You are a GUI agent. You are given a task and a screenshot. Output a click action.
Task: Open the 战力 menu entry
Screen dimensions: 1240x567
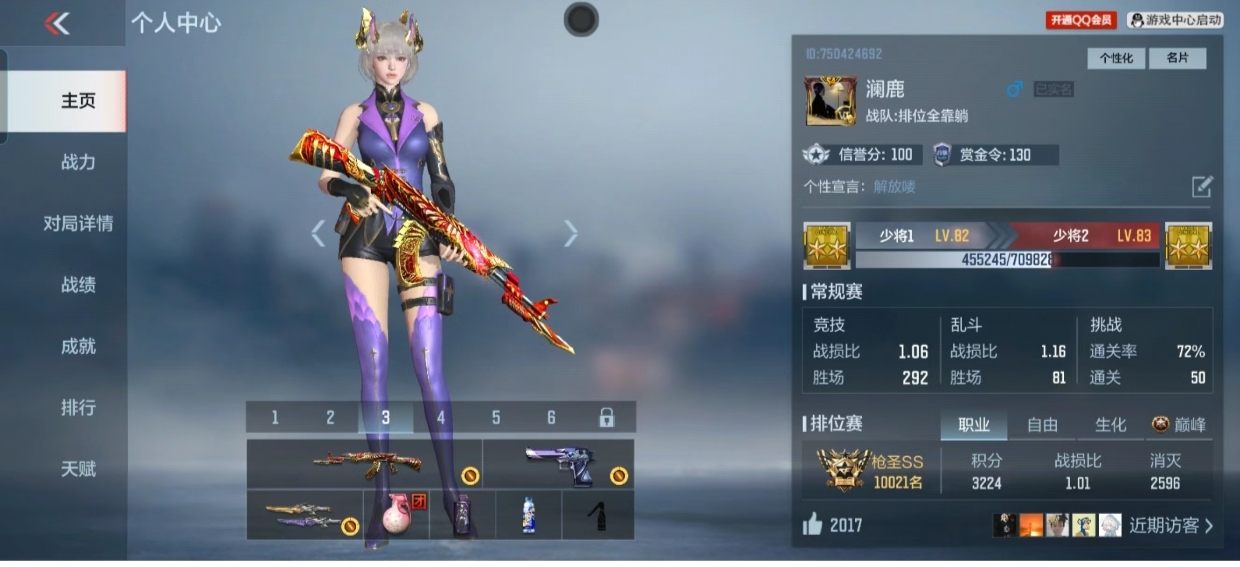click(x=78, y=162)
